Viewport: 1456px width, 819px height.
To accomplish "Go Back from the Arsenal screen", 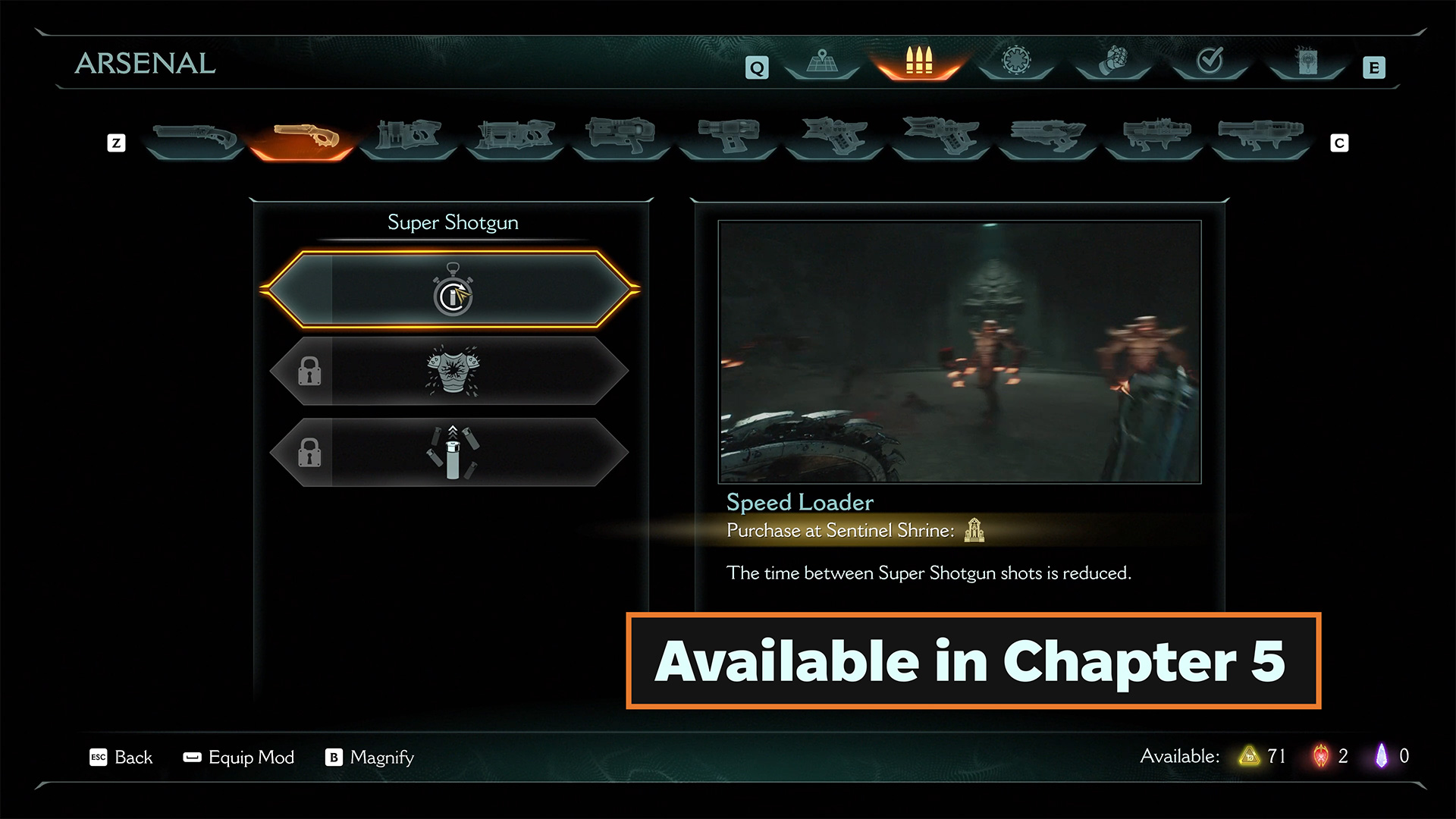I will click(122, 758).
